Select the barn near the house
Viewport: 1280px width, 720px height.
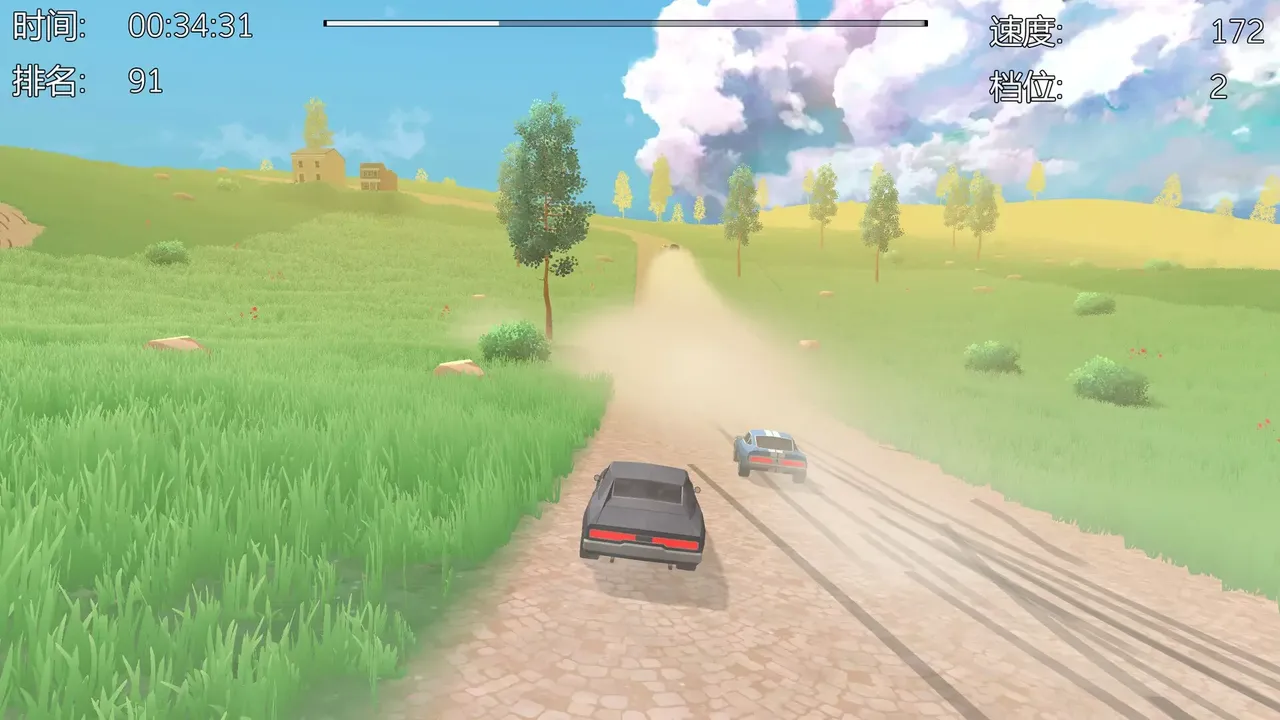pyautogui.click(x=372, y=175)
